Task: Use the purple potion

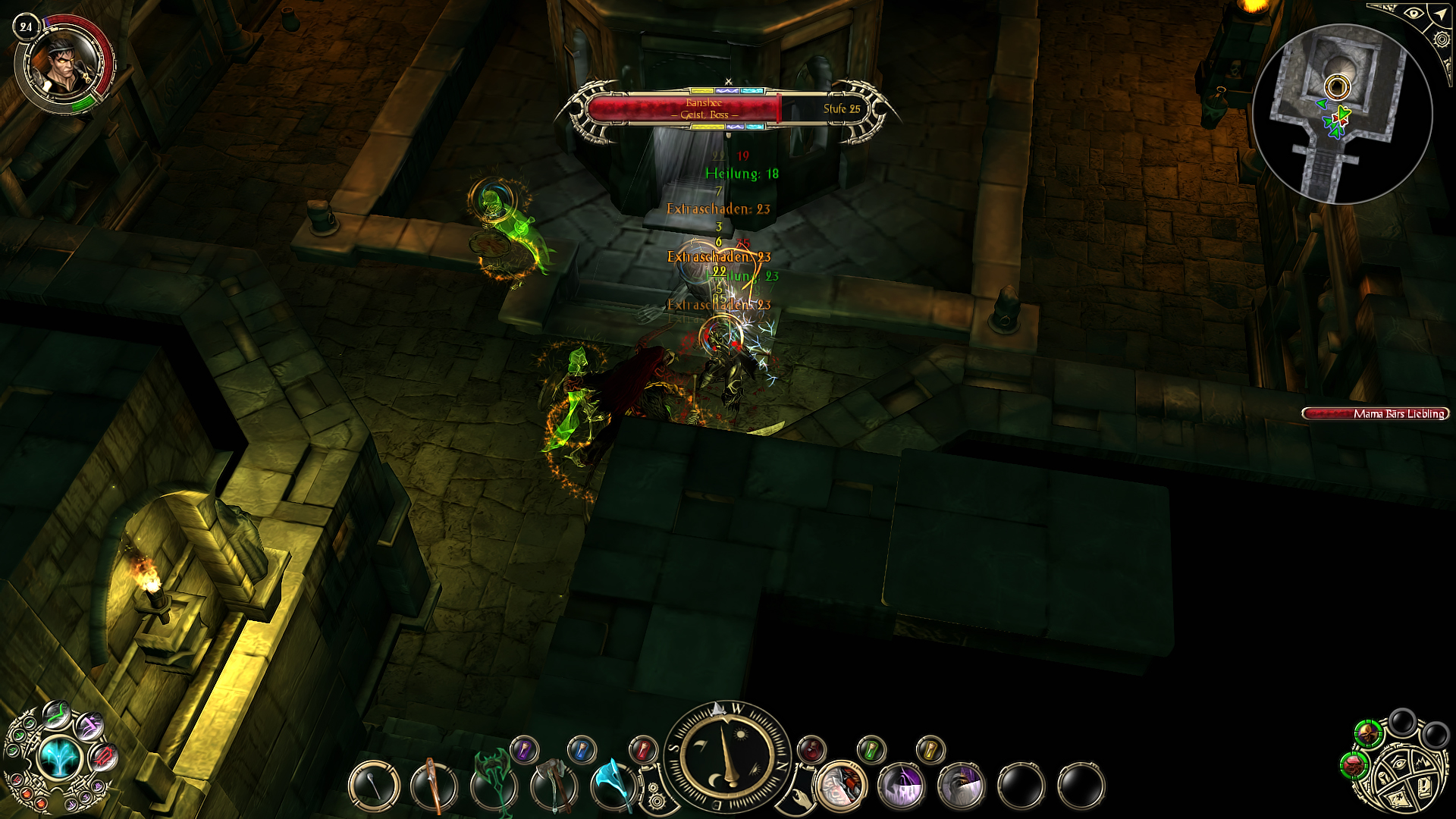Action: [x=524, y=750]
